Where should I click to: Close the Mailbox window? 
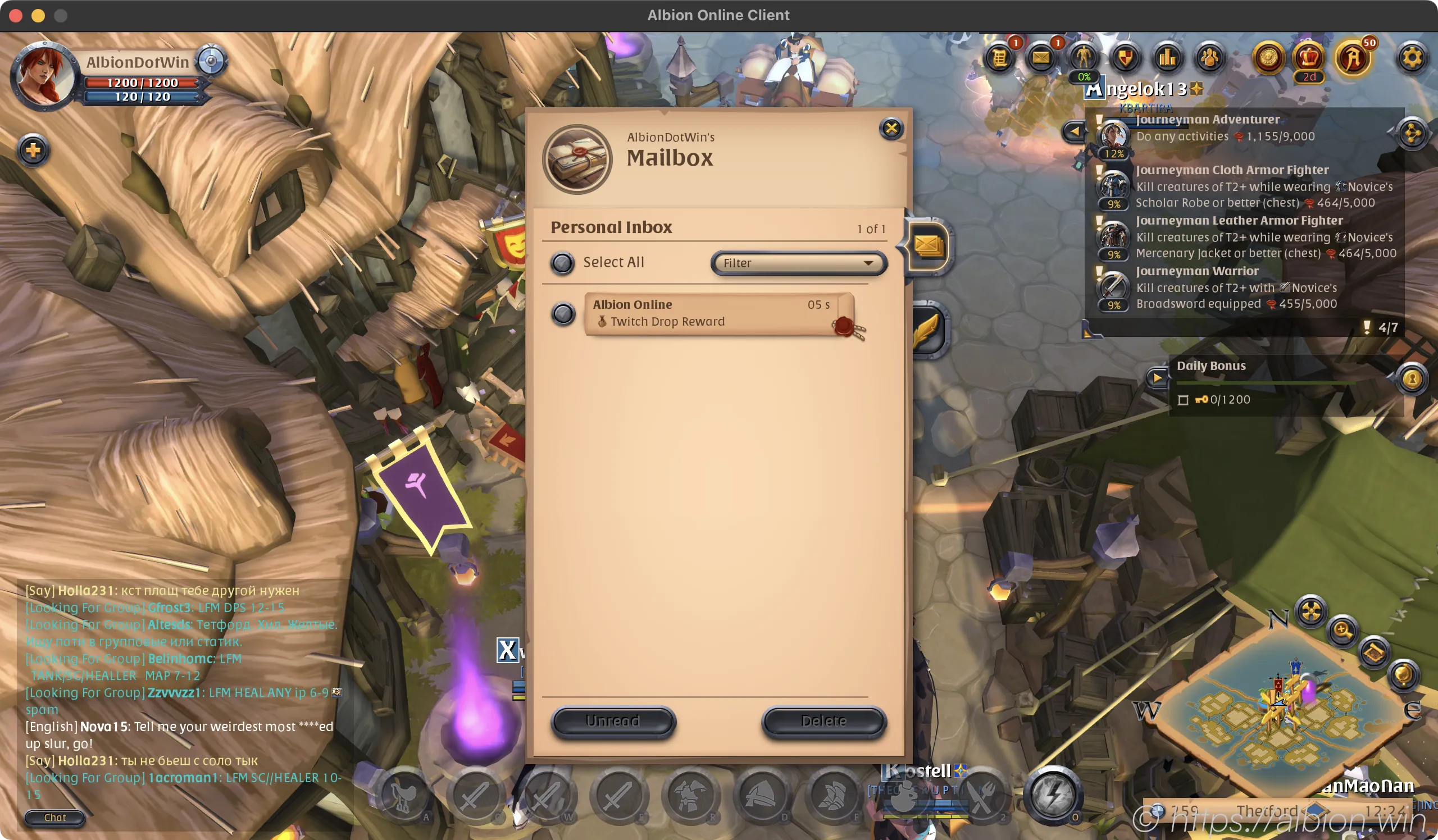point(891,129)
